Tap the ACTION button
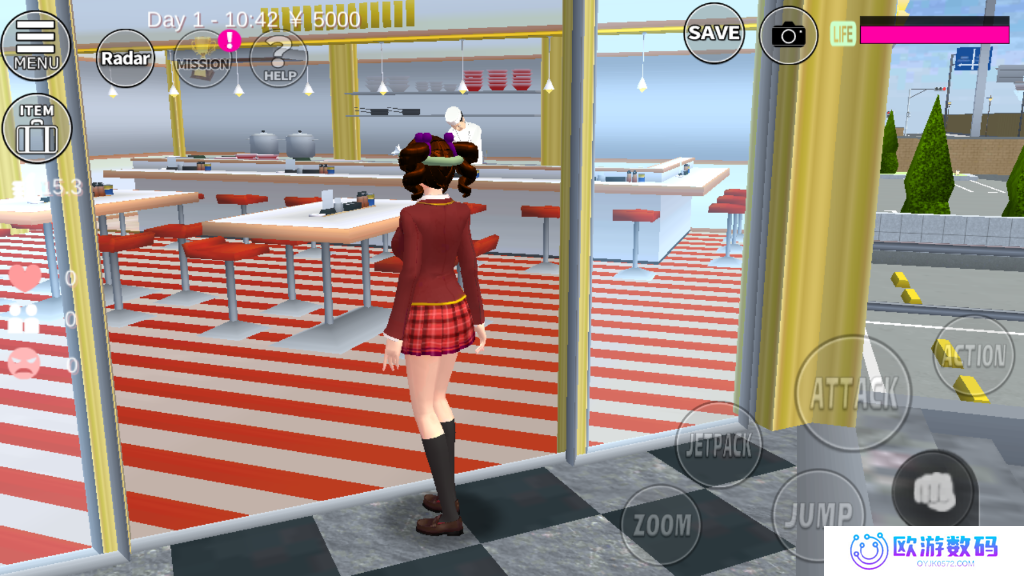The image size is (1024, 576). [x=974, y=356]
